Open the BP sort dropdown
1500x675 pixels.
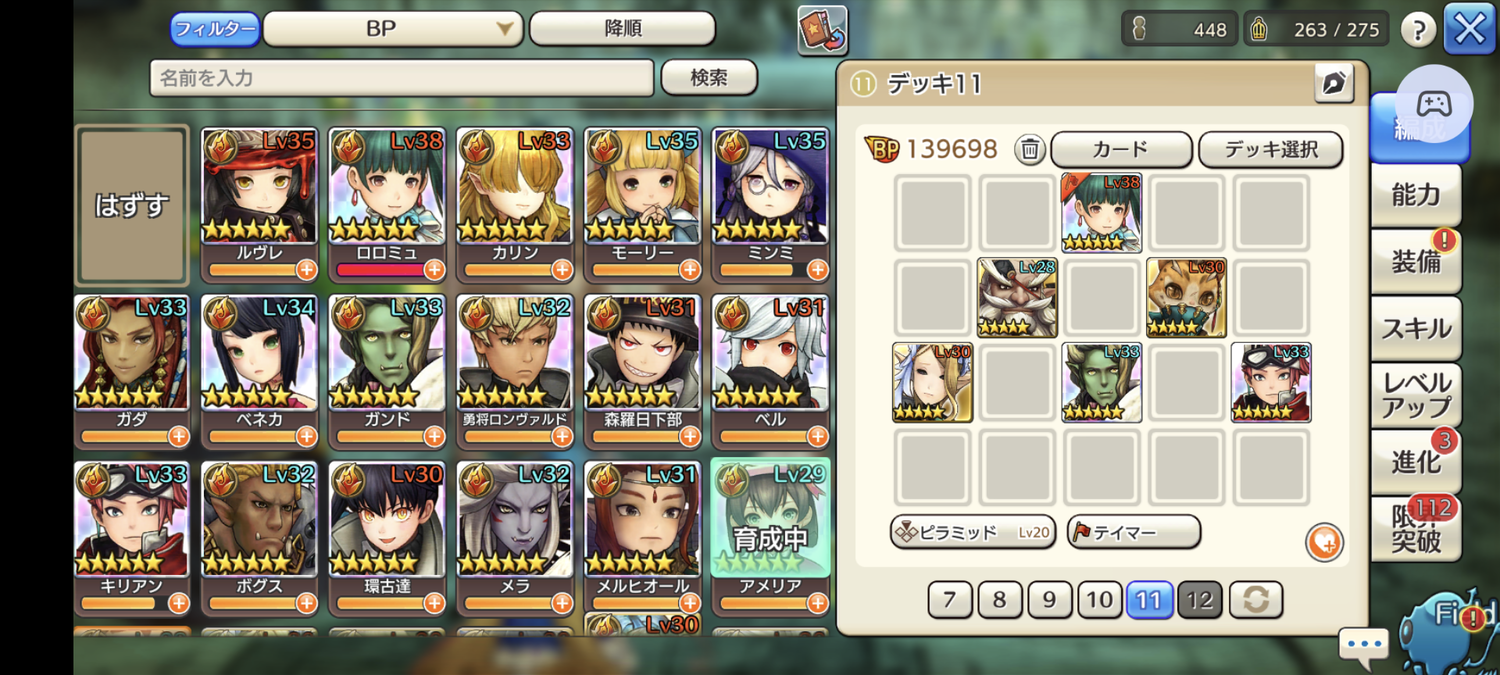click(x=393, y=29)
